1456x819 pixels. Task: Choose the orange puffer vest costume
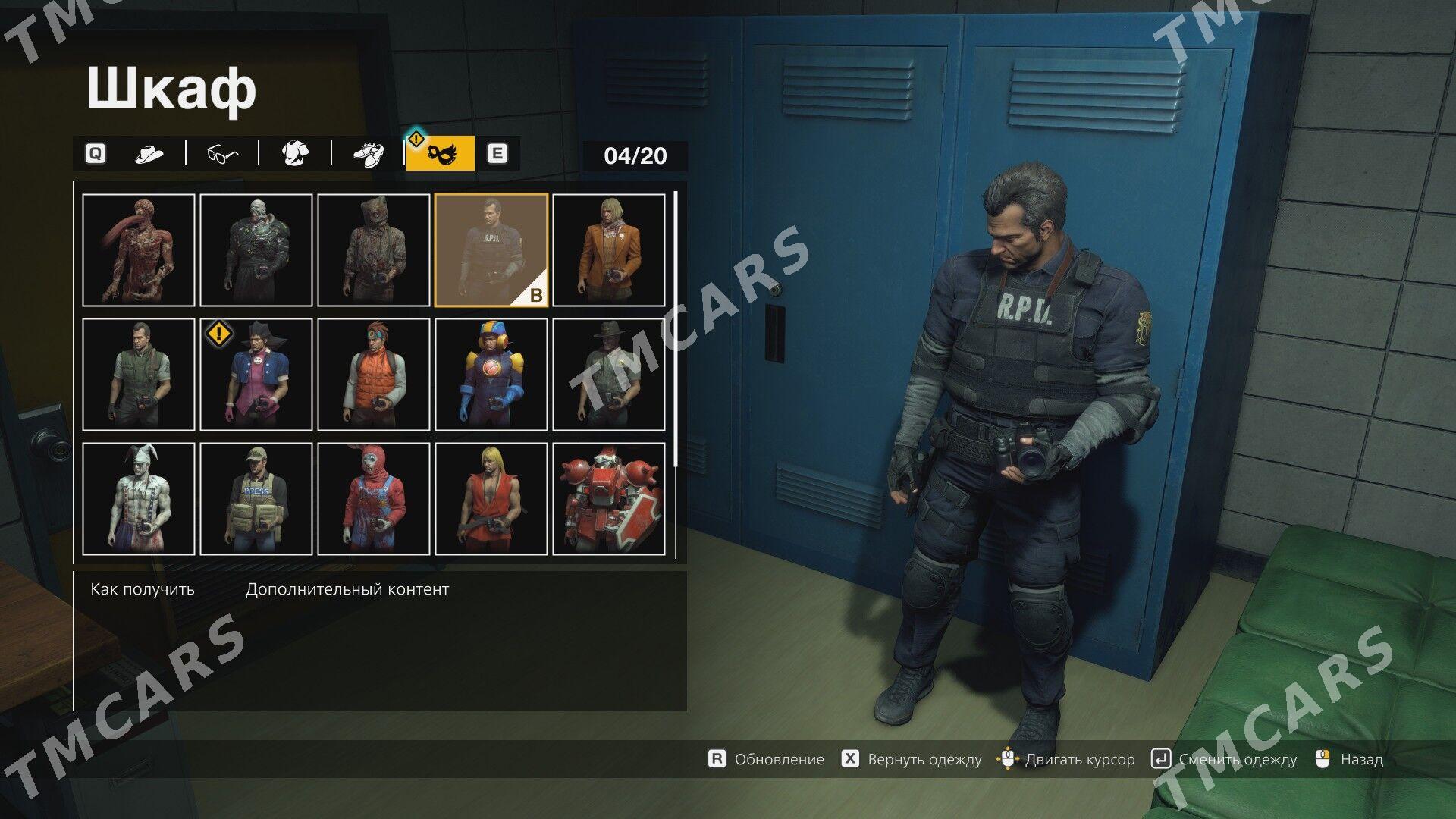[374, 375]
